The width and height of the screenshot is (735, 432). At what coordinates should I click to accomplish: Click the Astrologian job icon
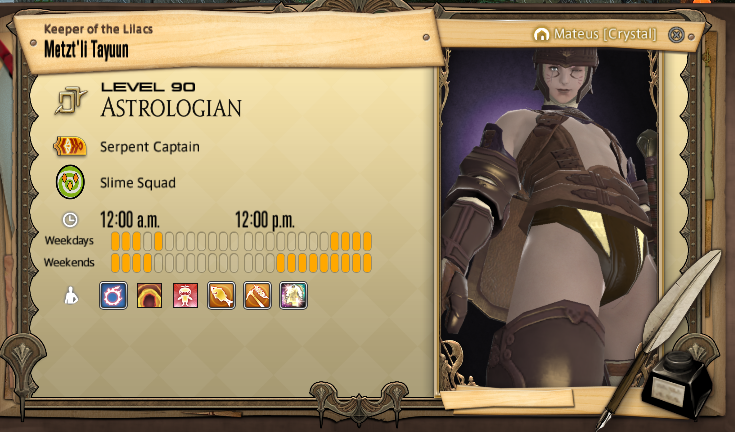click(x=71, y=101)
